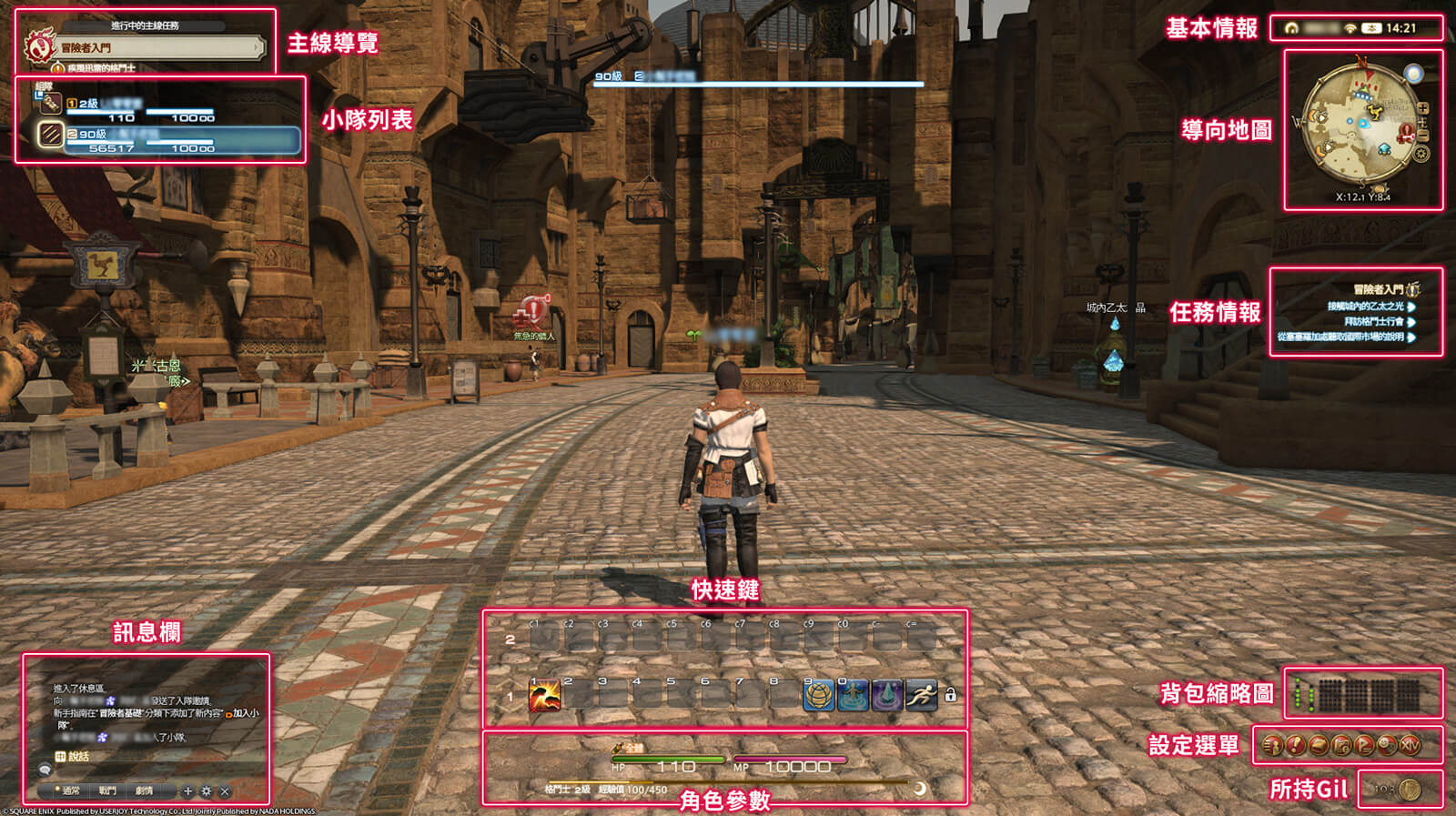Screen dimensions: 1456x816
Task: Zoom out the minimap with the minus button
Action: [1423, 136]
